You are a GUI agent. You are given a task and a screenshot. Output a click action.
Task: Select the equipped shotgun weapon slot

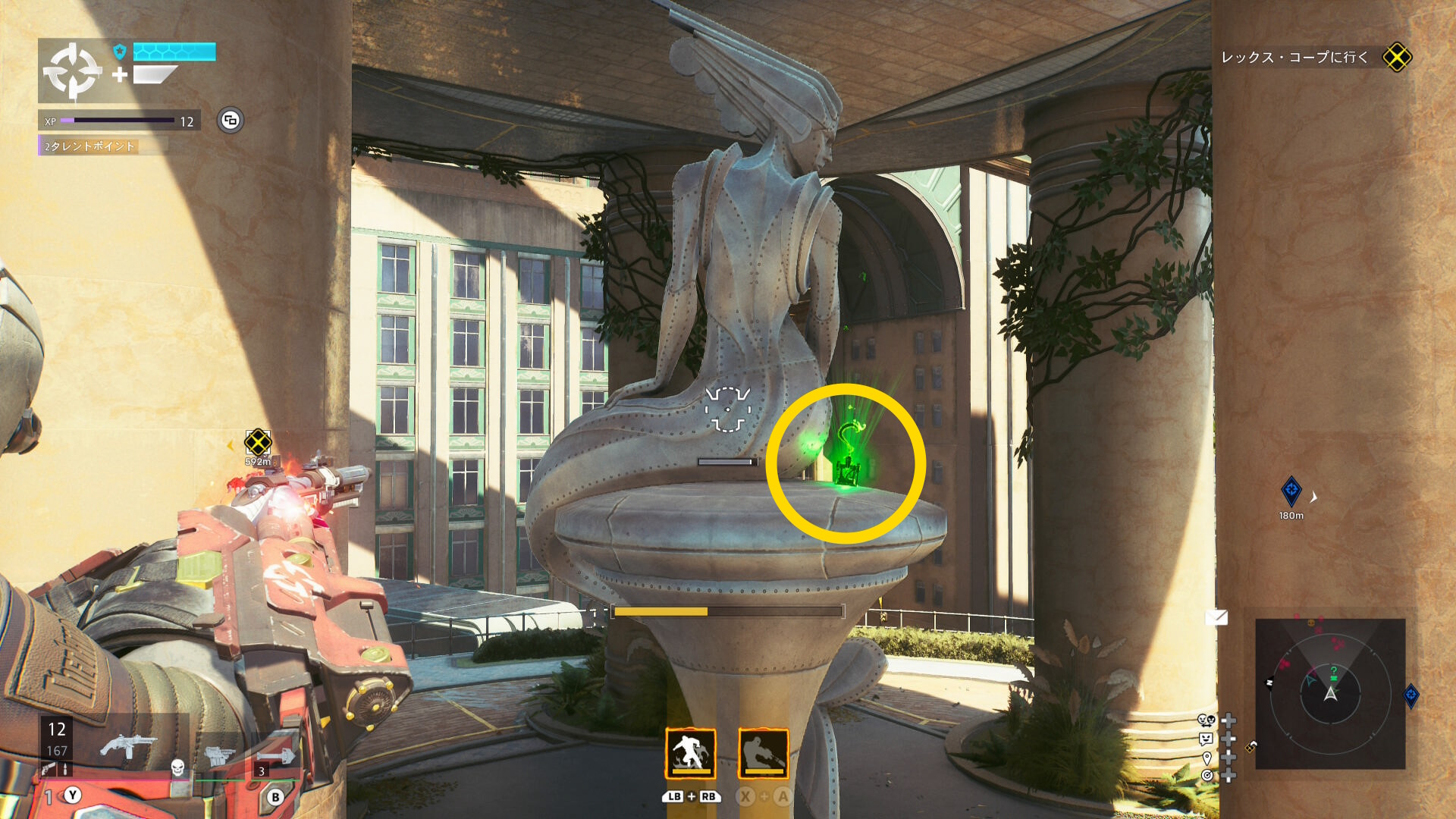[127, 747]
